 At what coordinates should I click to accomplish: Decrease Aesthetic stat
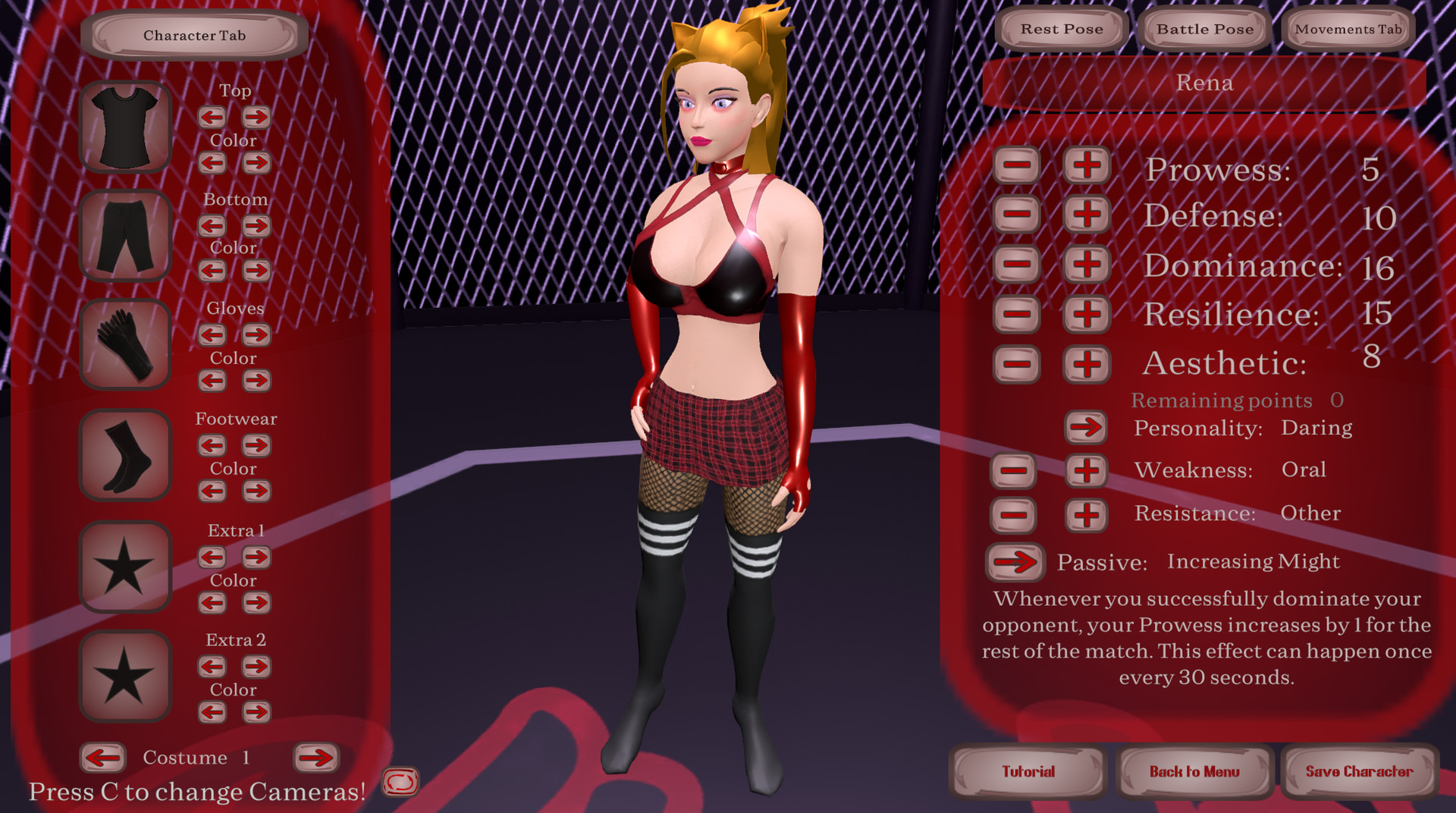coord(1016,364)
